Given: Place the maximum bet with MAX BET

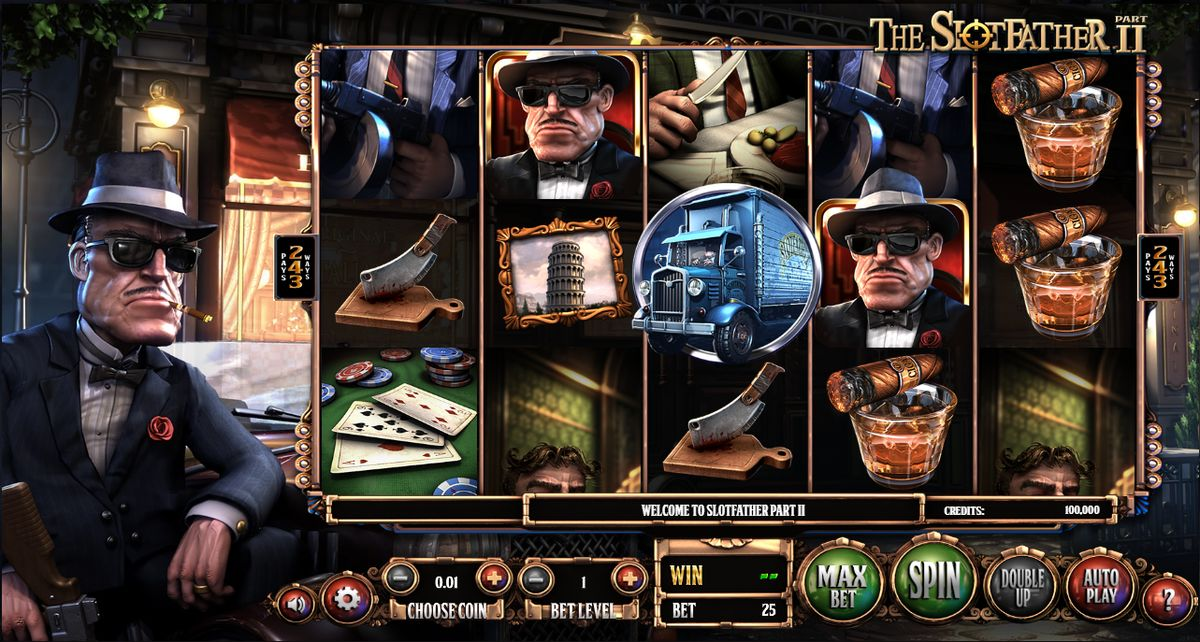Looking at the screenshot, I should coord(841,581).
